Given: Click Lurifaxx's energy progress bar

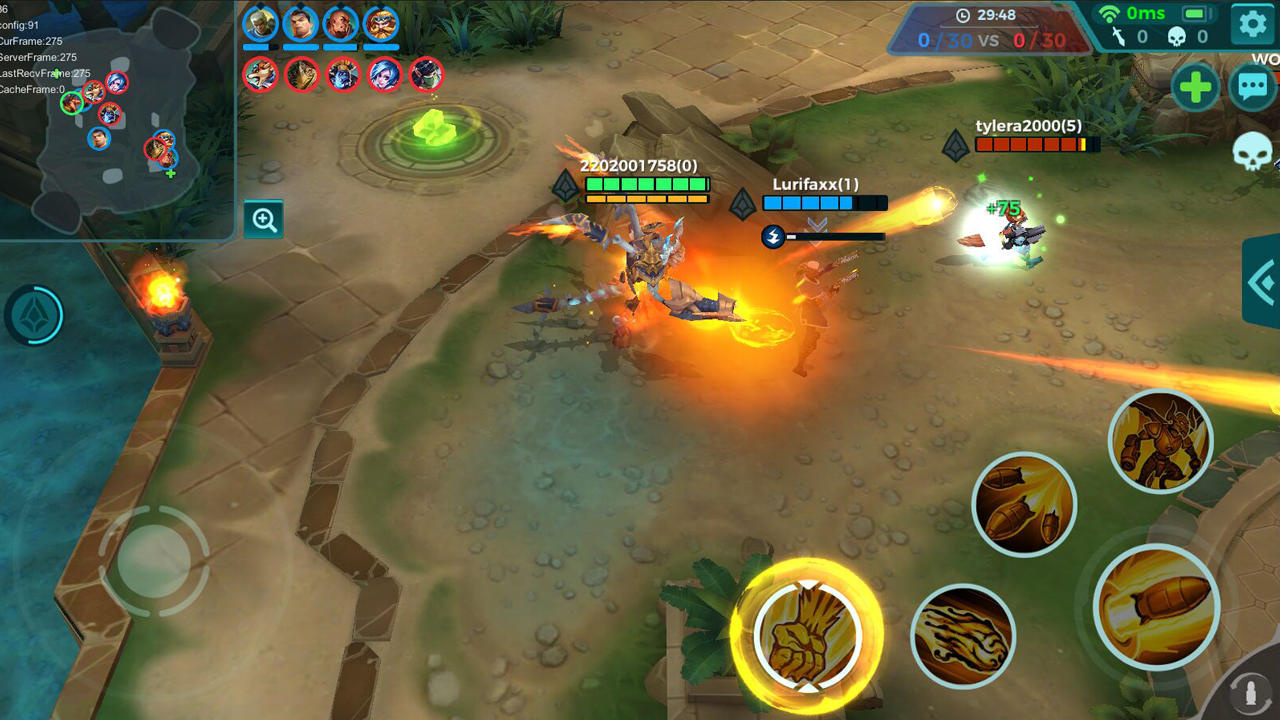Looking at the screenshot, I should click(835, 236).
